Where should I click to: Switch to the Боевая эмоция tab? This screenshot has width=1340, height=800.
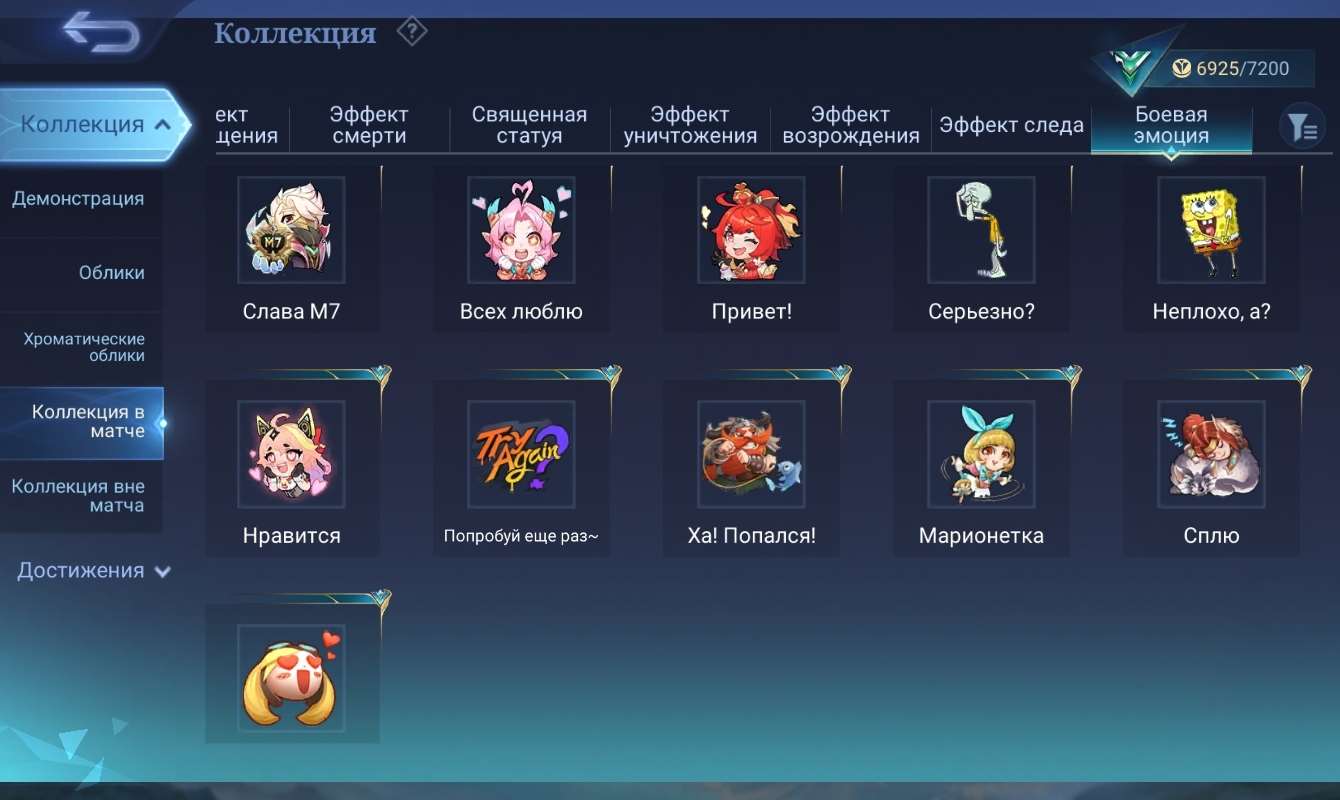(x=1171, y=125)
